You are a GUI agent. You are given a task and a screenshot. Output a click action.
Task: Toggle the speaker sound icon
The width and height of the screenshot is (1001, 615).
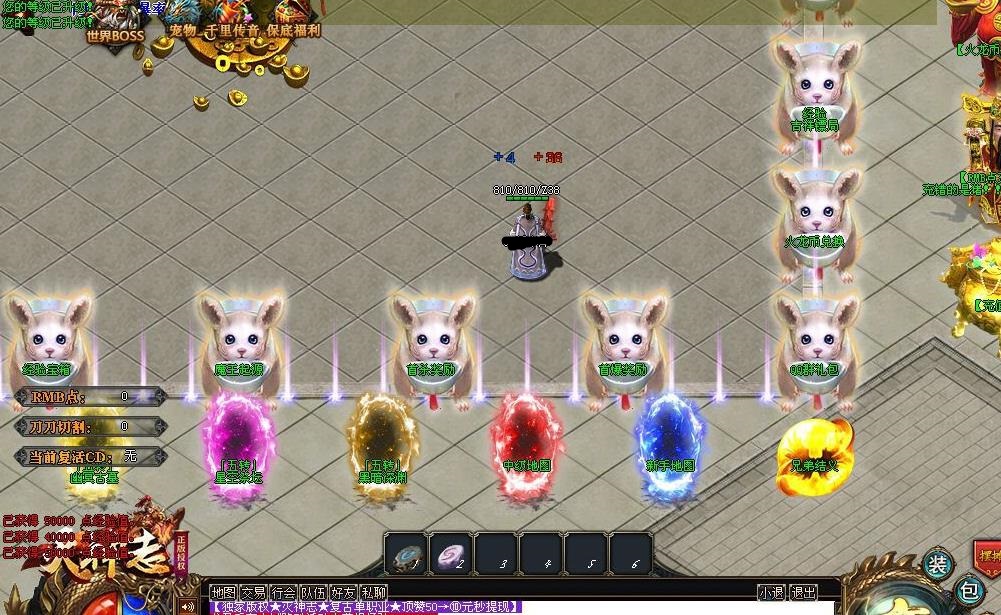click(x=187, y=606)
